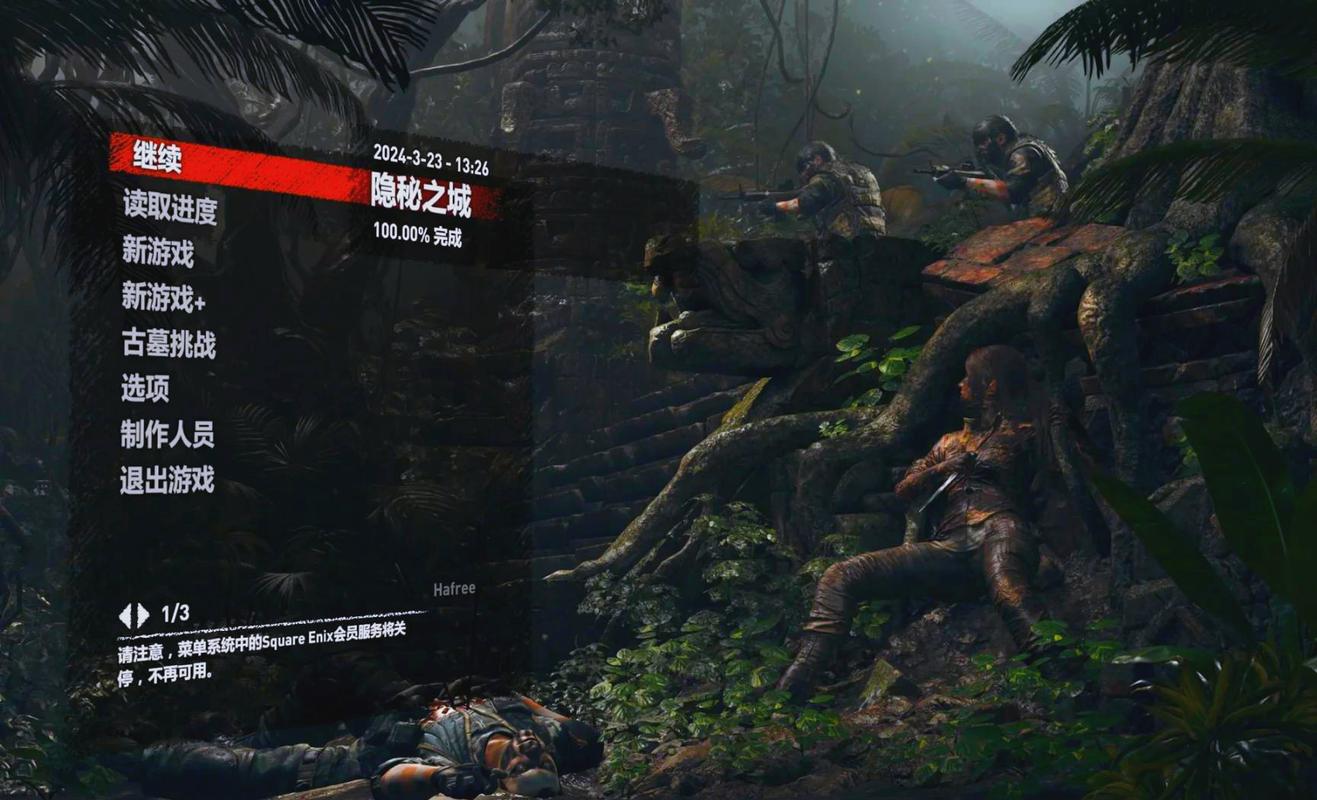Open the 读取进度 load menu
The height and width of the screenshot is (800, 1317).
169,208
